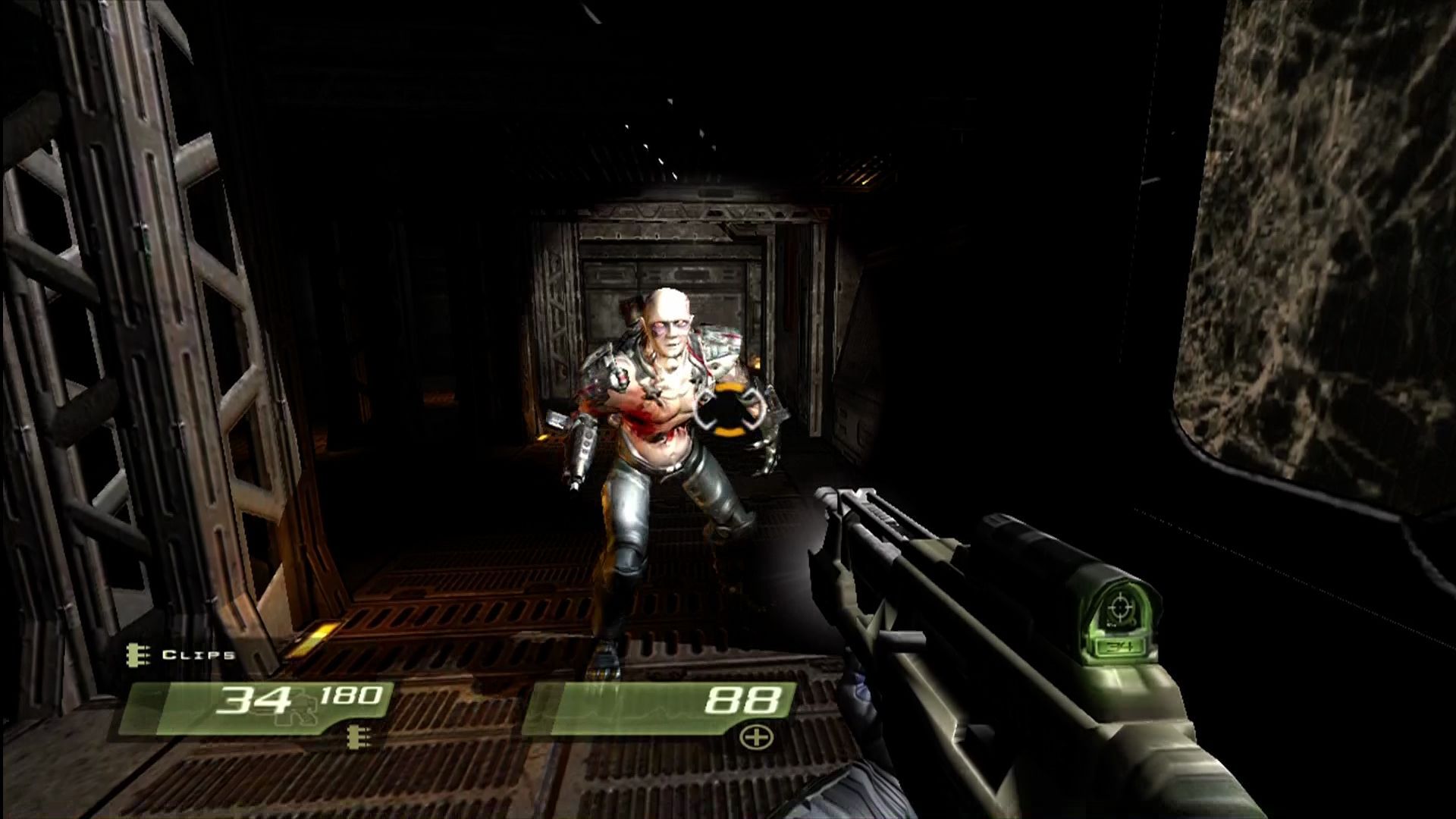Viewport: 1456px width, 819px height.
Task: Click the glowing green scope display showing 34
Action: pyautogui.click(x=1122, y=622)
